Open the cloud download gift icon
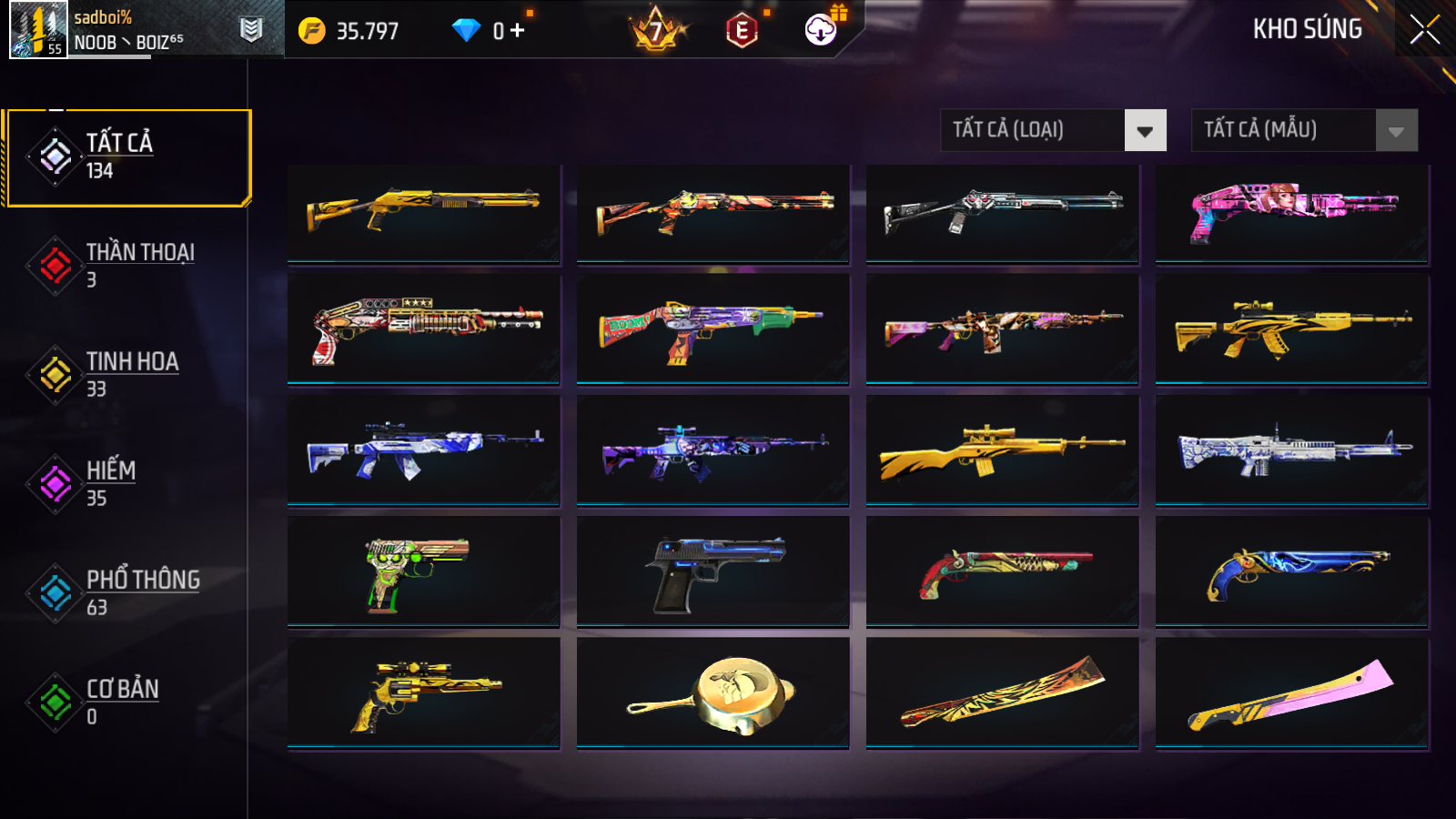Image resolution: width=1456 pixels, height=819 pixels. [821, 30]
